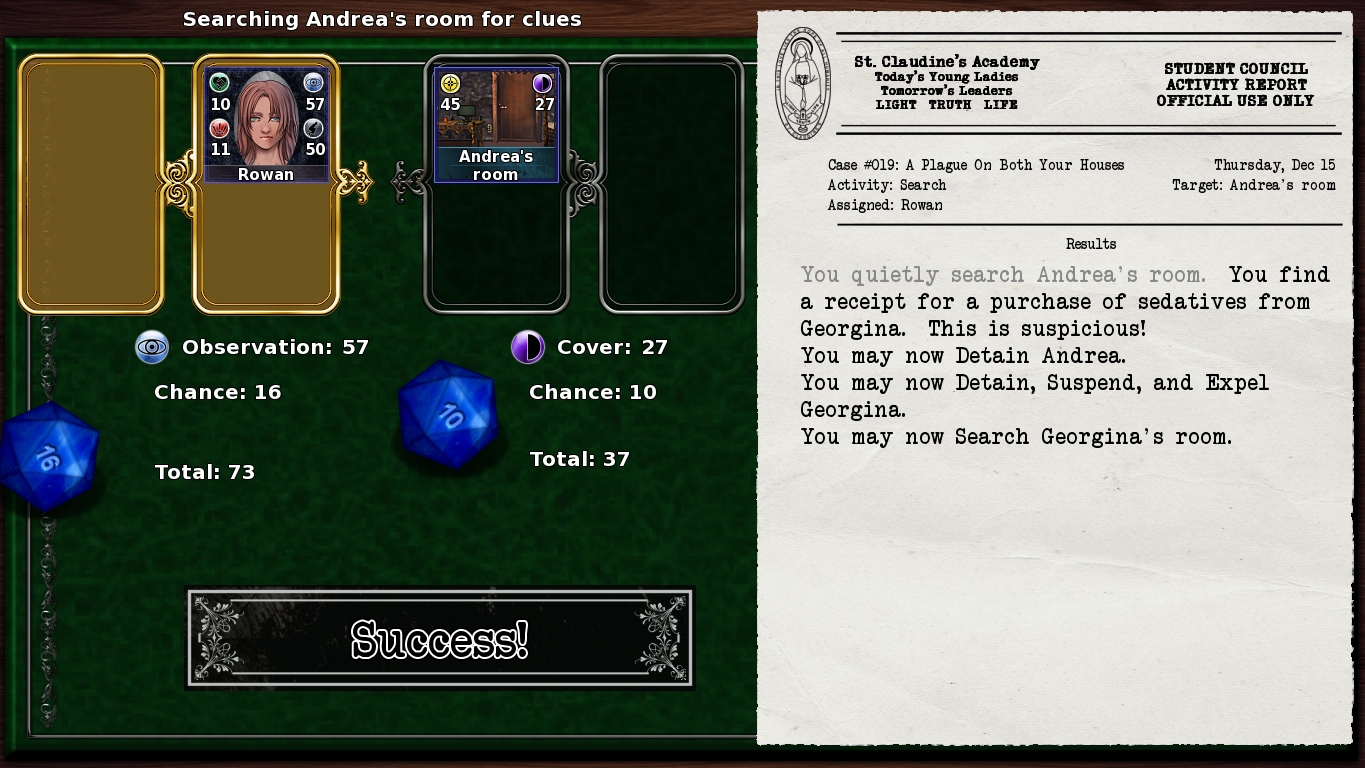Select Rowan's character card

tap(266, 125)
